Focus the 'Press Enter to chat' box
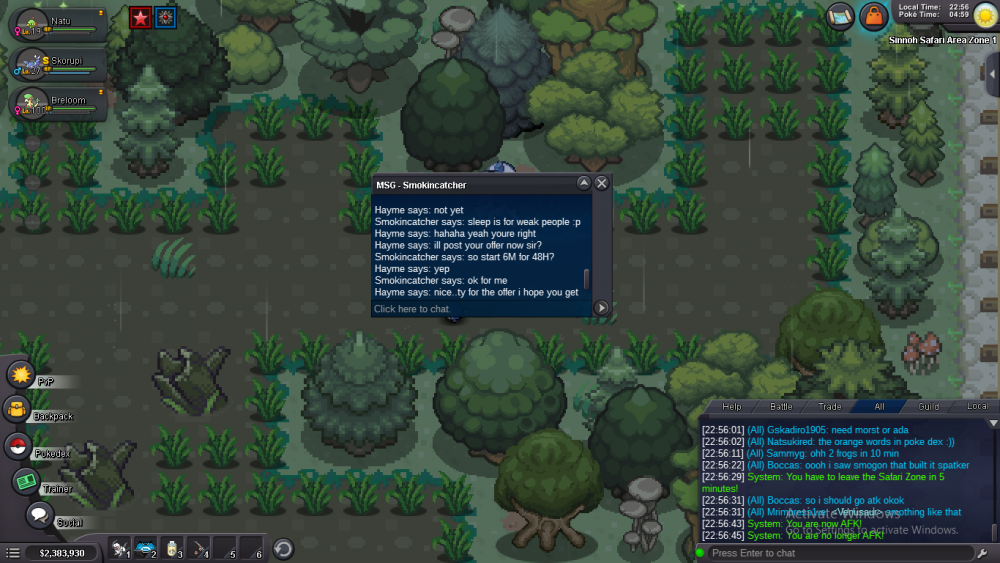Image resolution: width=1000 pixels, height=563 pixels. click(835, 553)
